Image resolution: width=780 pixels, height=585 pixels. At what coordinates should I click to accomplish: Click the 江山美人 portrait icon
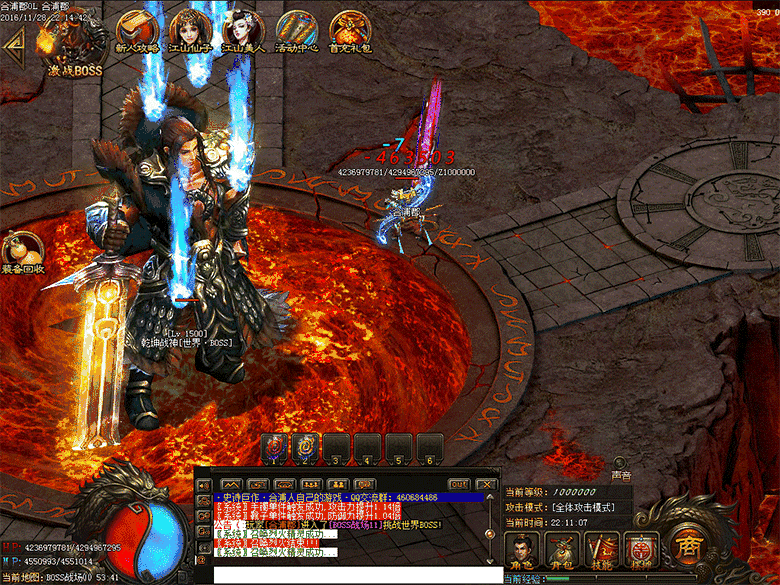[x=242, y=32]
